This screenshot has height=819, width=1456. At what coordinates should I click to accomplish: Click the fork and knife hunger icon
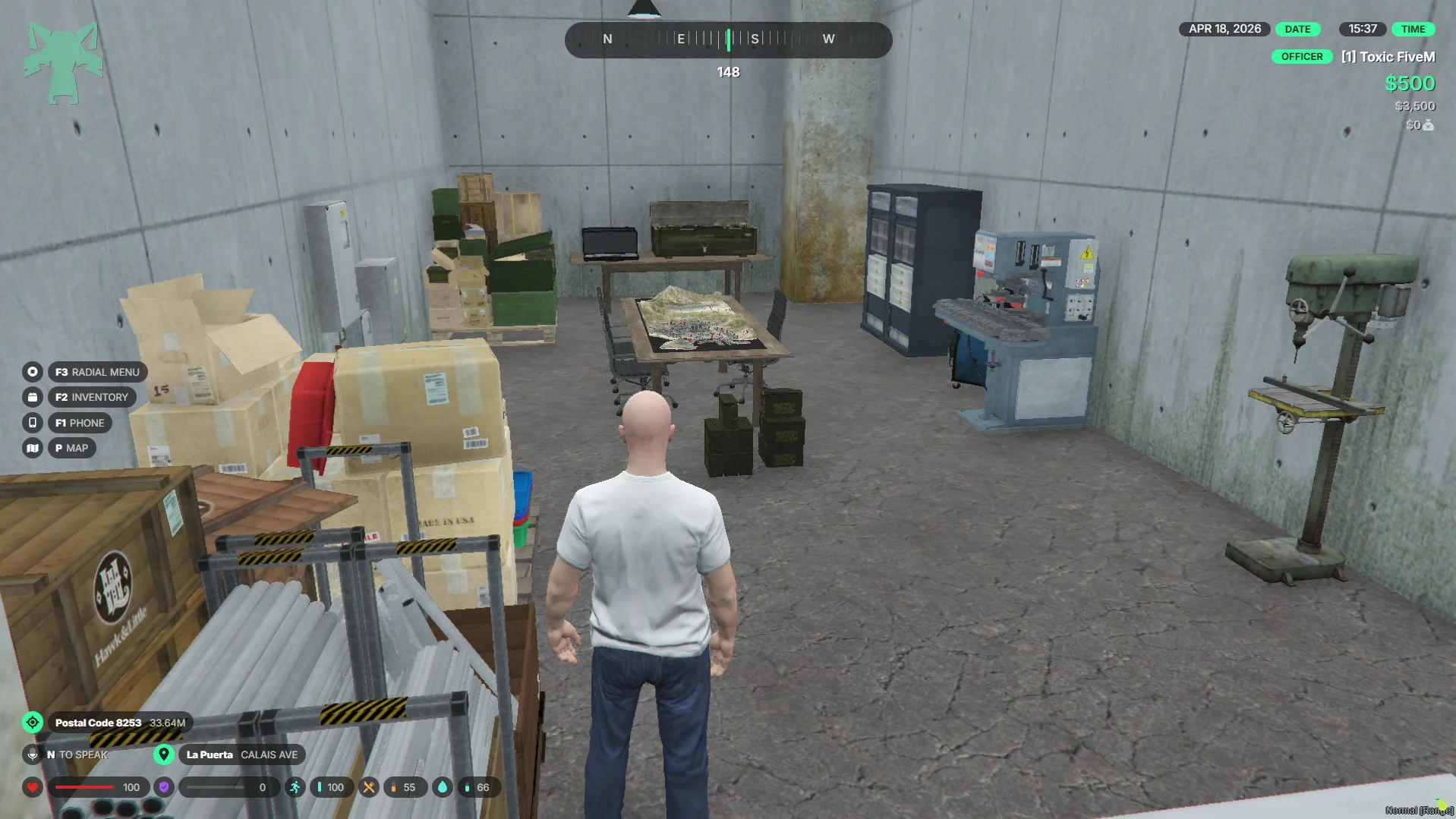(368, 787)
